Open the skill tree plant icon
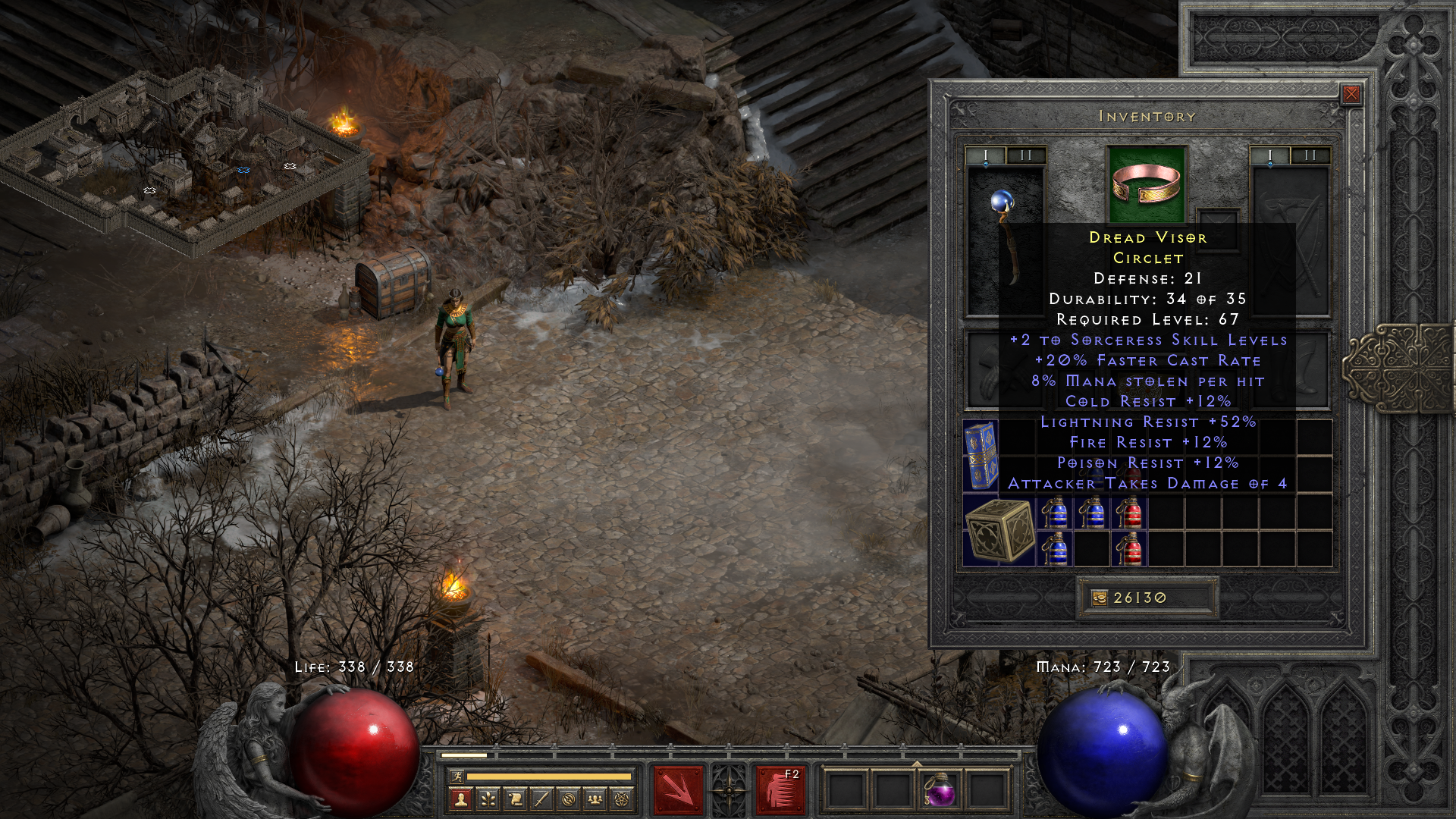 coord(489,798)
